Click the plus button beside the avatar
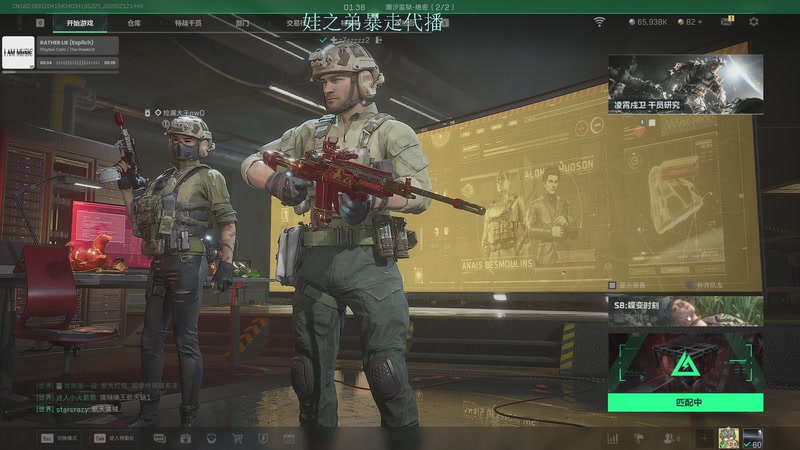 tap(703, 438)
